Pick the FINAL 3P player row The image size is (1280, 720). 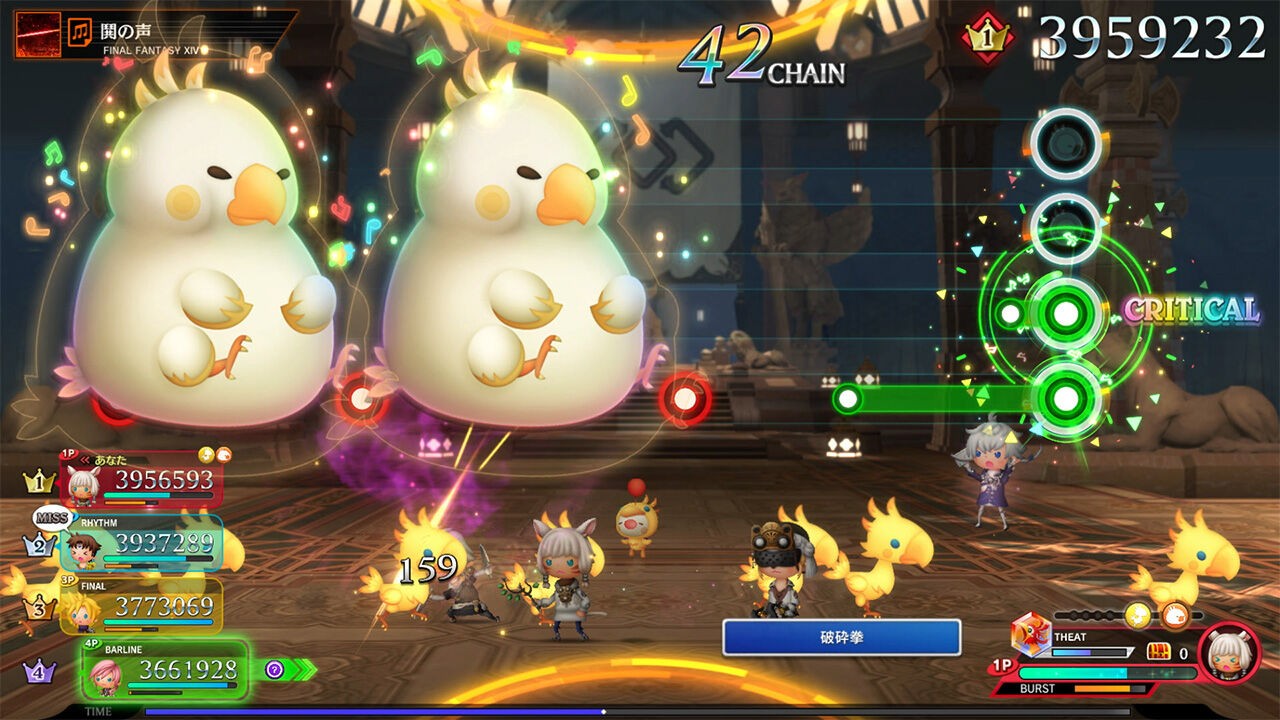[141, 606]
